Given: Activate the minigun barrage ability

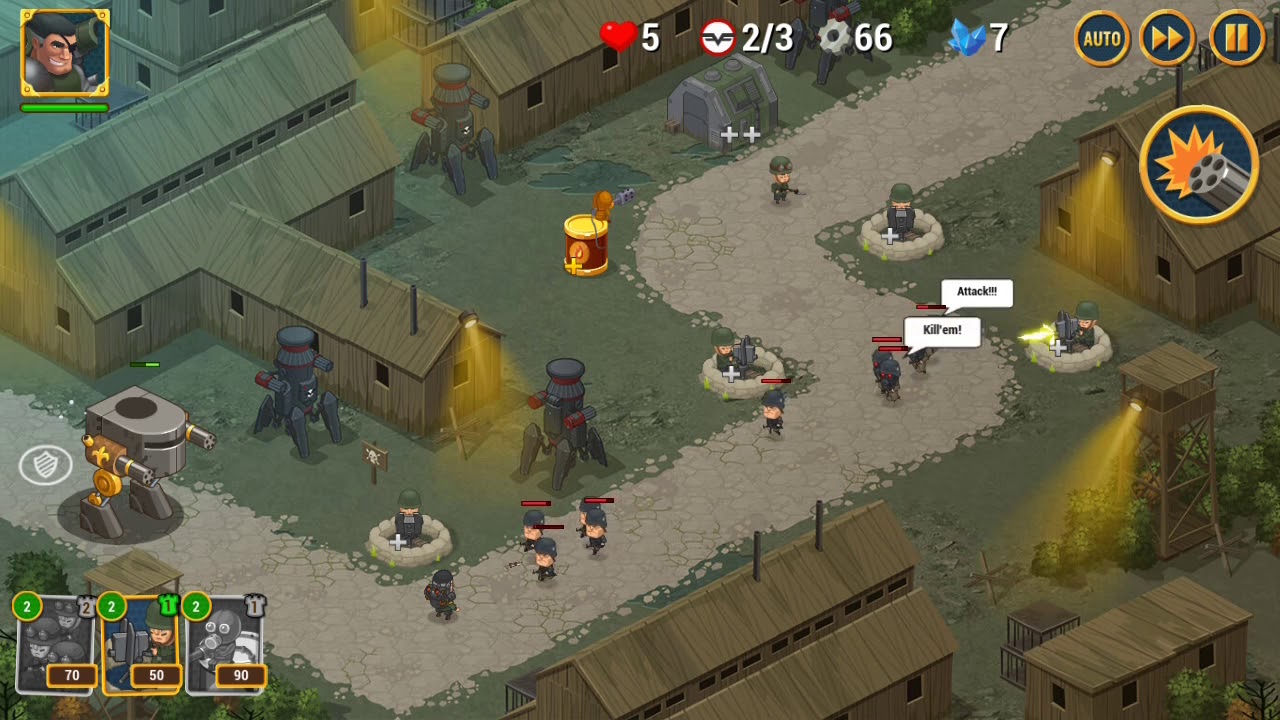Looking at the screenshot, I should (1199, 165).
